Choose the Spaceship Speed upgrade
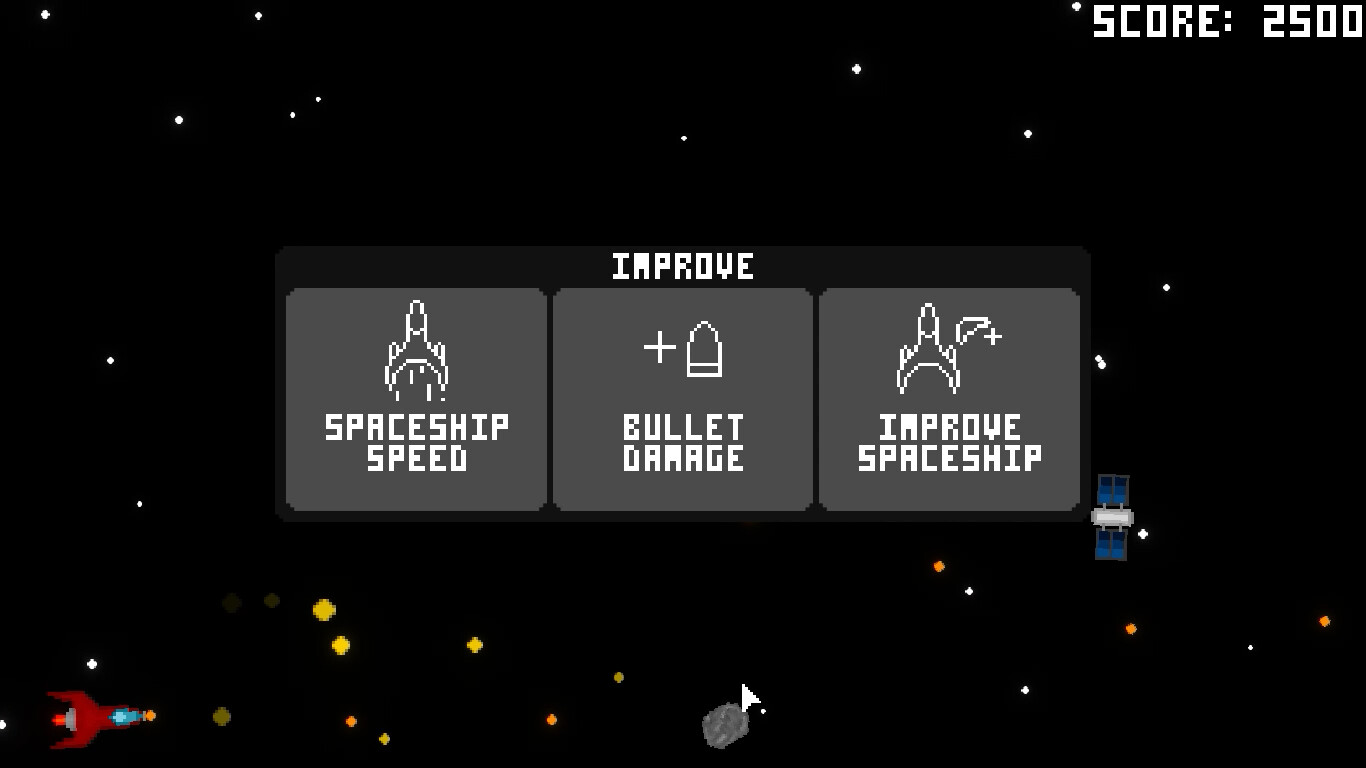The height and width of the screenshot is (768, 1366). [x=415, y=398]
